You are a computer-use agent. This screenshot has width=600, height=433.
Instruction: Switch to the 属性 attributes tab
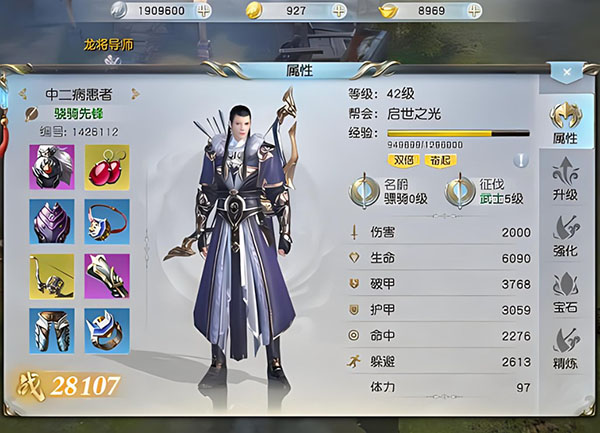coord(564,122)
